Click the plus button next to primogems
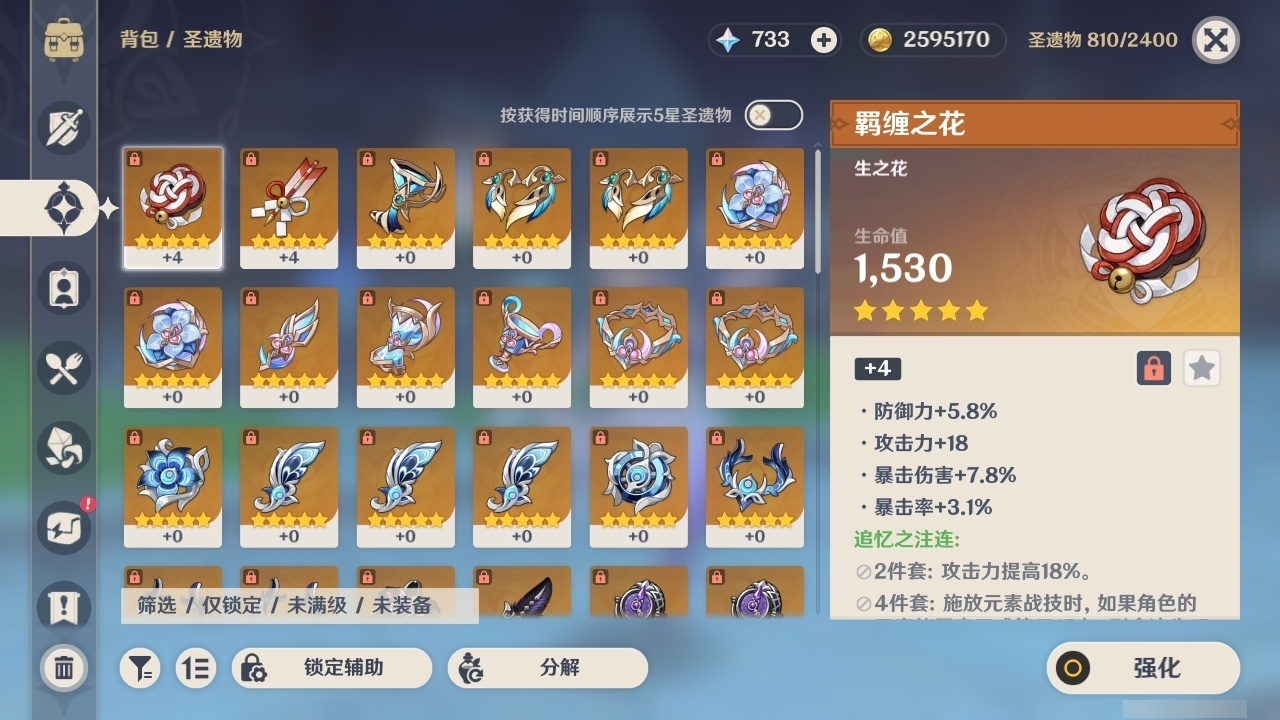The height and width of the screenshot is (720, 1280). tap(820, 40)
